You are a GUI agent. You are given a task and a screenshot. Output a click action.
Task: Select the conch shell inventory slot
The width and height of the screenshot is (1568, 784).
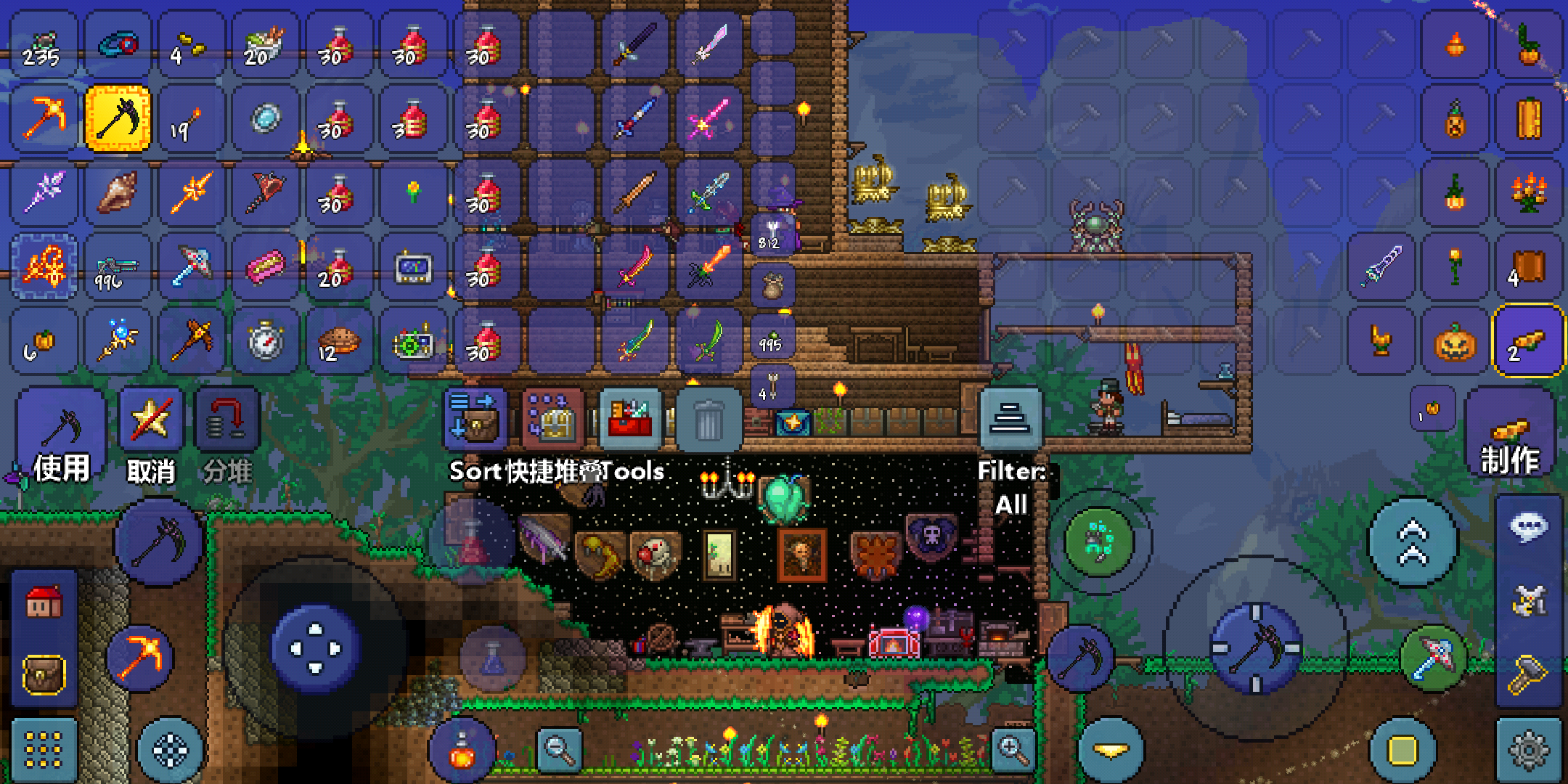(x=118, y=192)
